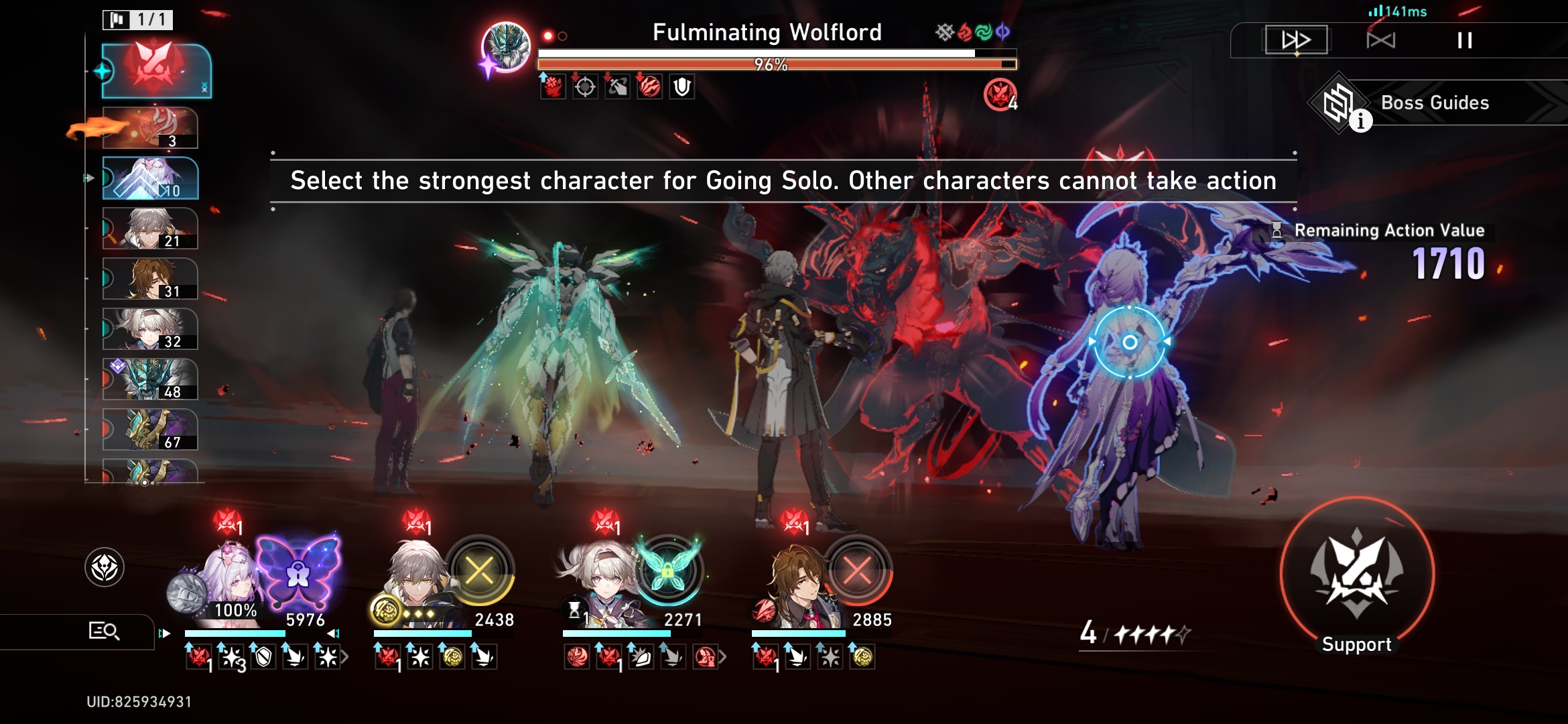This screenshot has height=724, width=1568.
Task: Click the boss HP bar at 96%
Action: click(771, 63)
